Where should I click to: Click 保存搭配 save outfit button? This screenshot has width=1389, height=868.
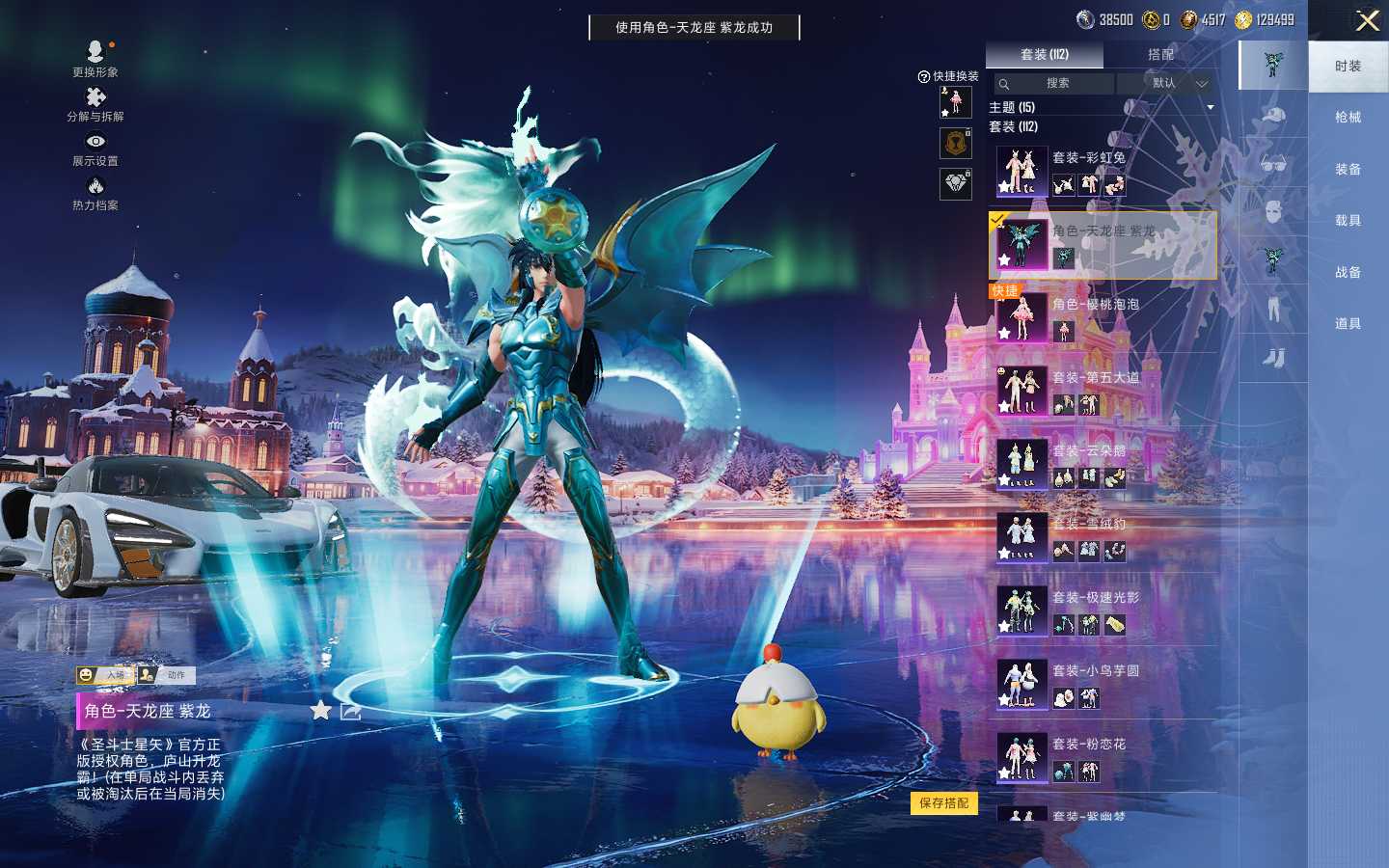coord(943,803)
